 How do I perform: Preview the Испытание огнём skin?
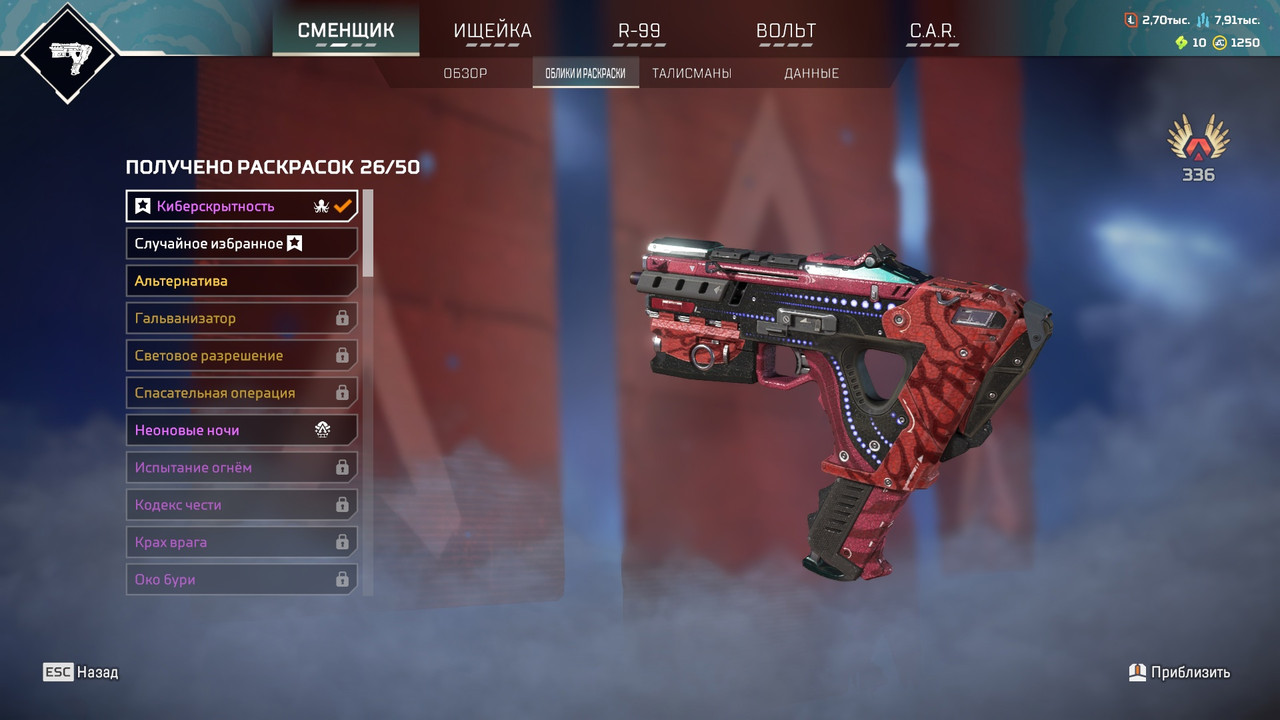[241, 467]
